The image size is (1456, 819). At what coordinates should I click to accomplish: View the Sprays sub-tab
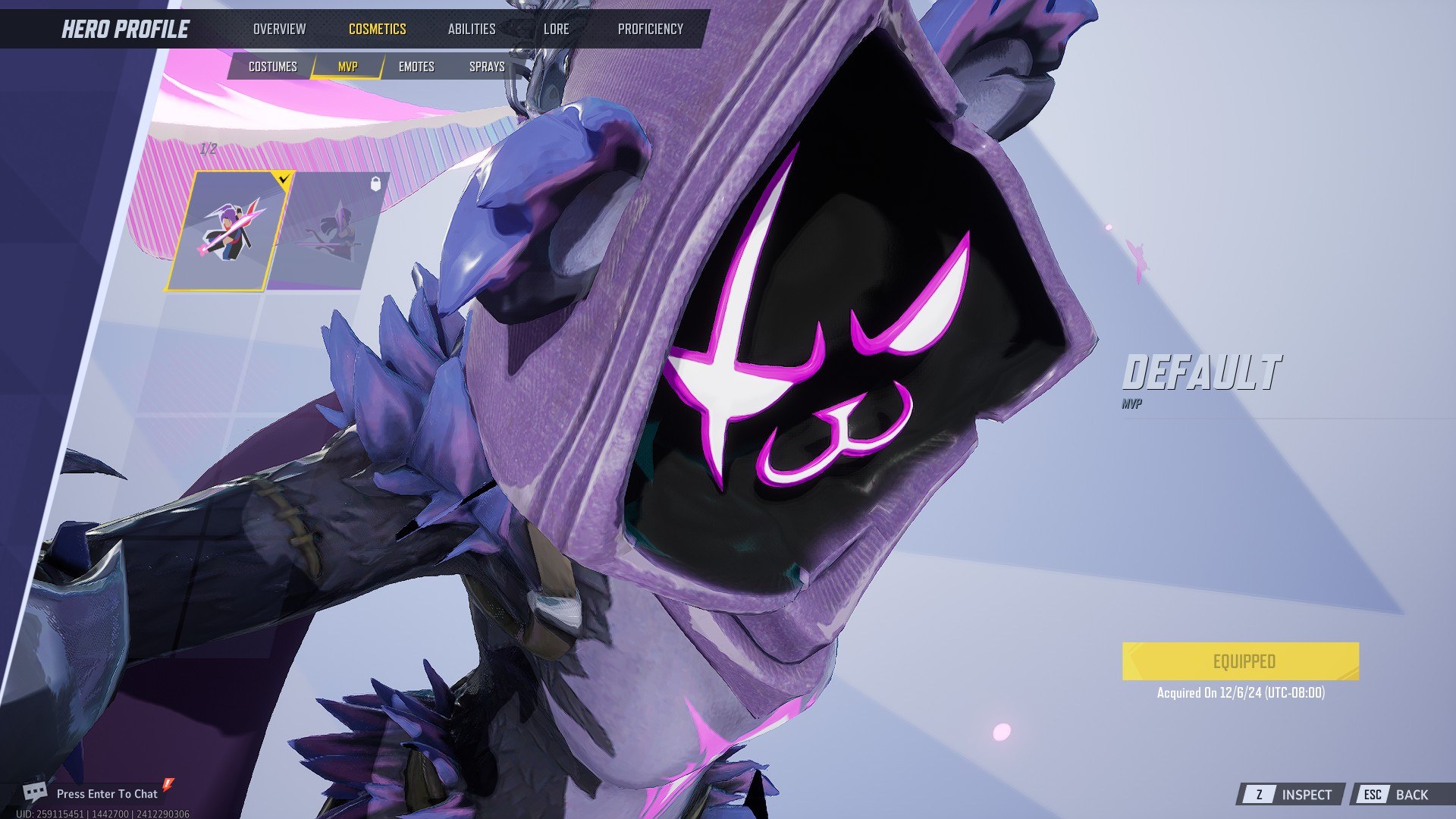tap(486, 66)
